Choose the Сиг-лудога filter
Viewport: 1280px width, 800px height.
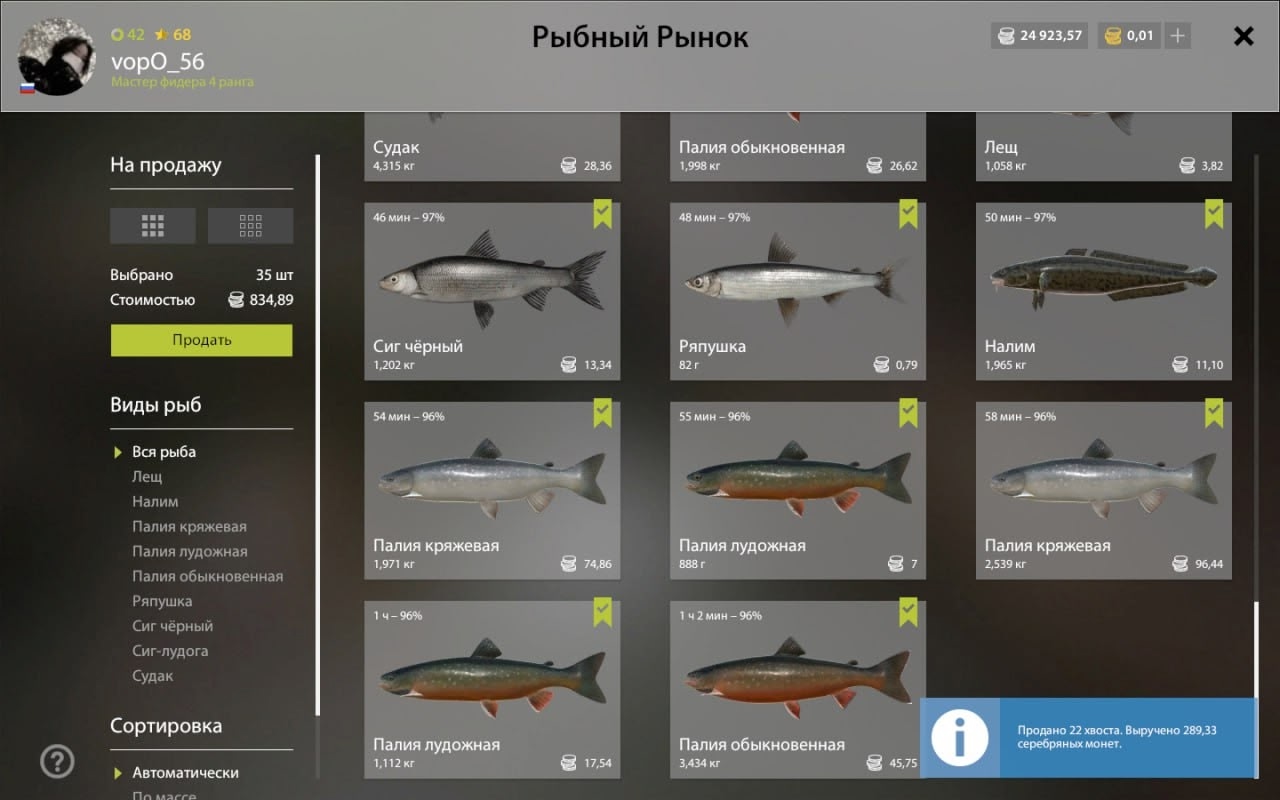170,651
